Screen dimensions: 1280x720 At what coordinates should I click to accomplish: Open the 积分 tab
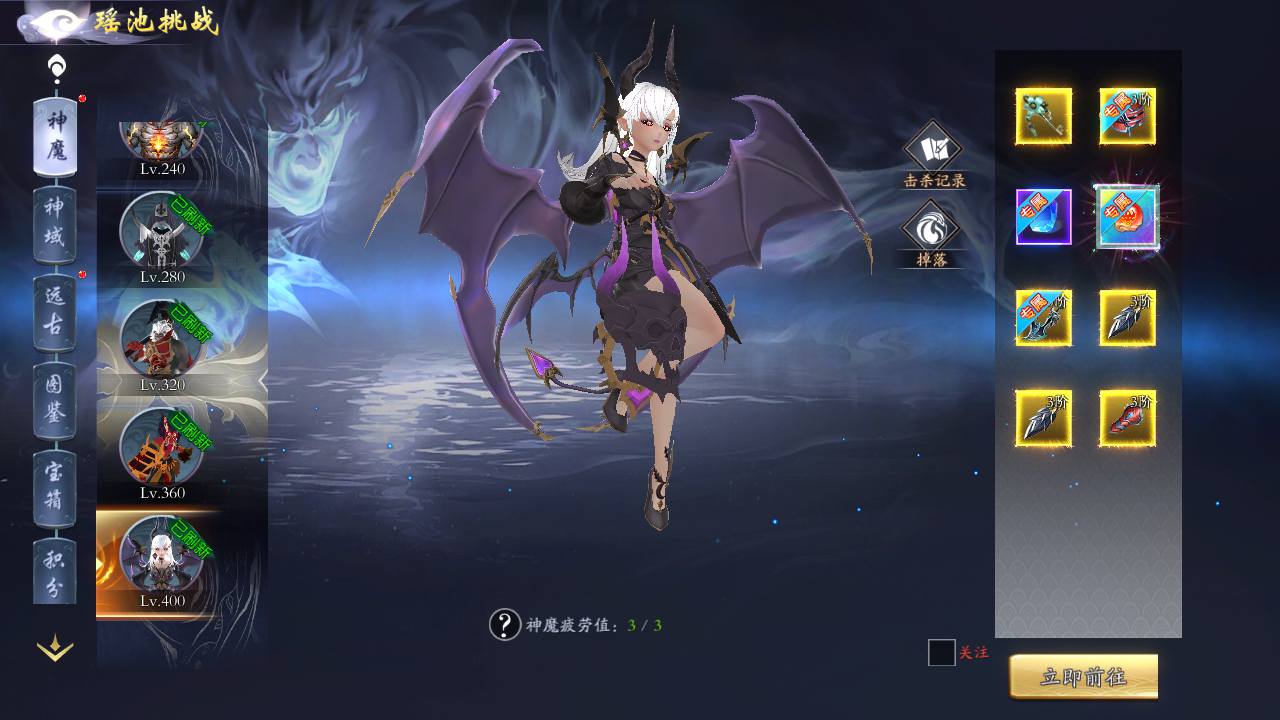click(55, 572)
